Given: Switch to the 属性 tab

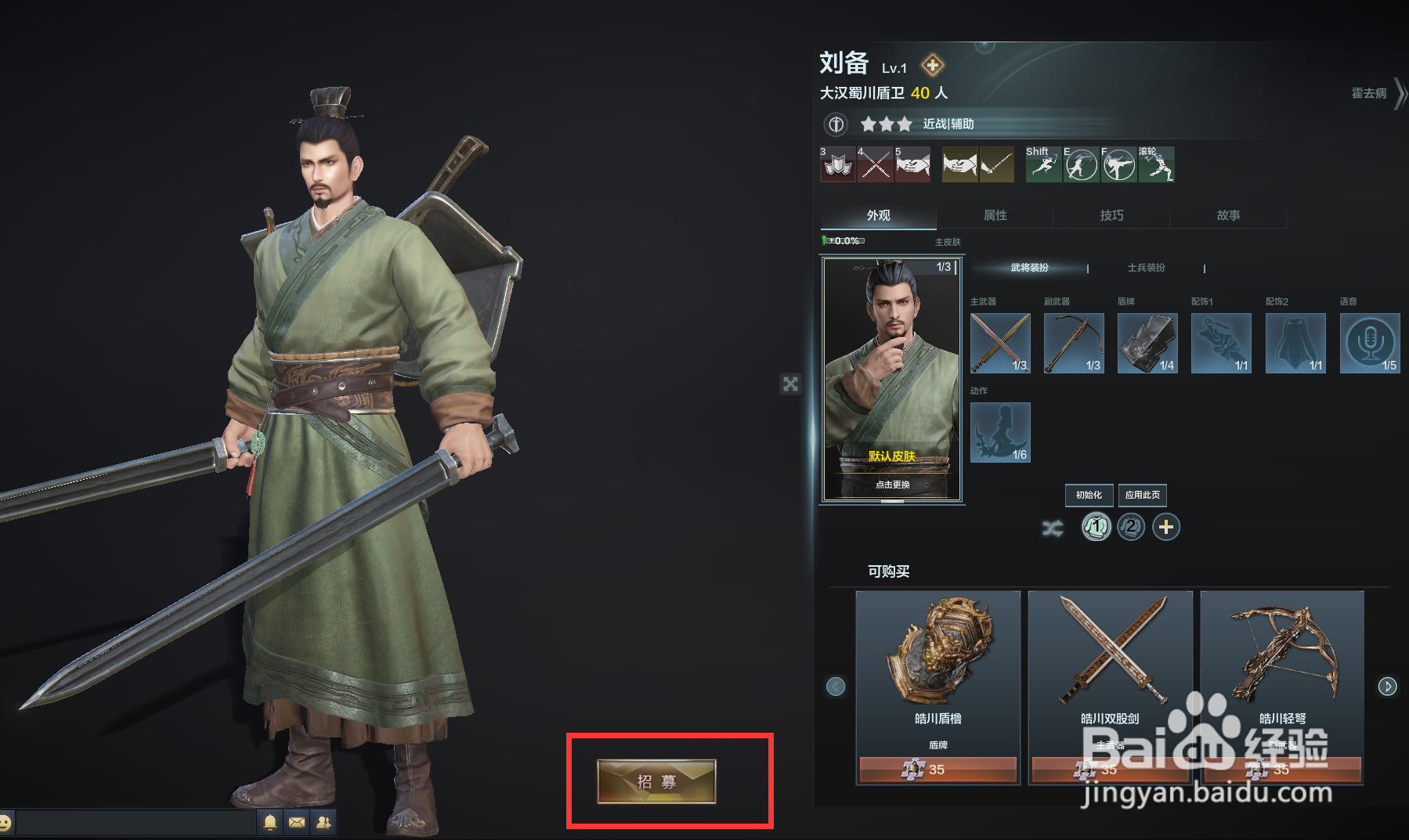Looking at the screenshot, I should 995,215.
